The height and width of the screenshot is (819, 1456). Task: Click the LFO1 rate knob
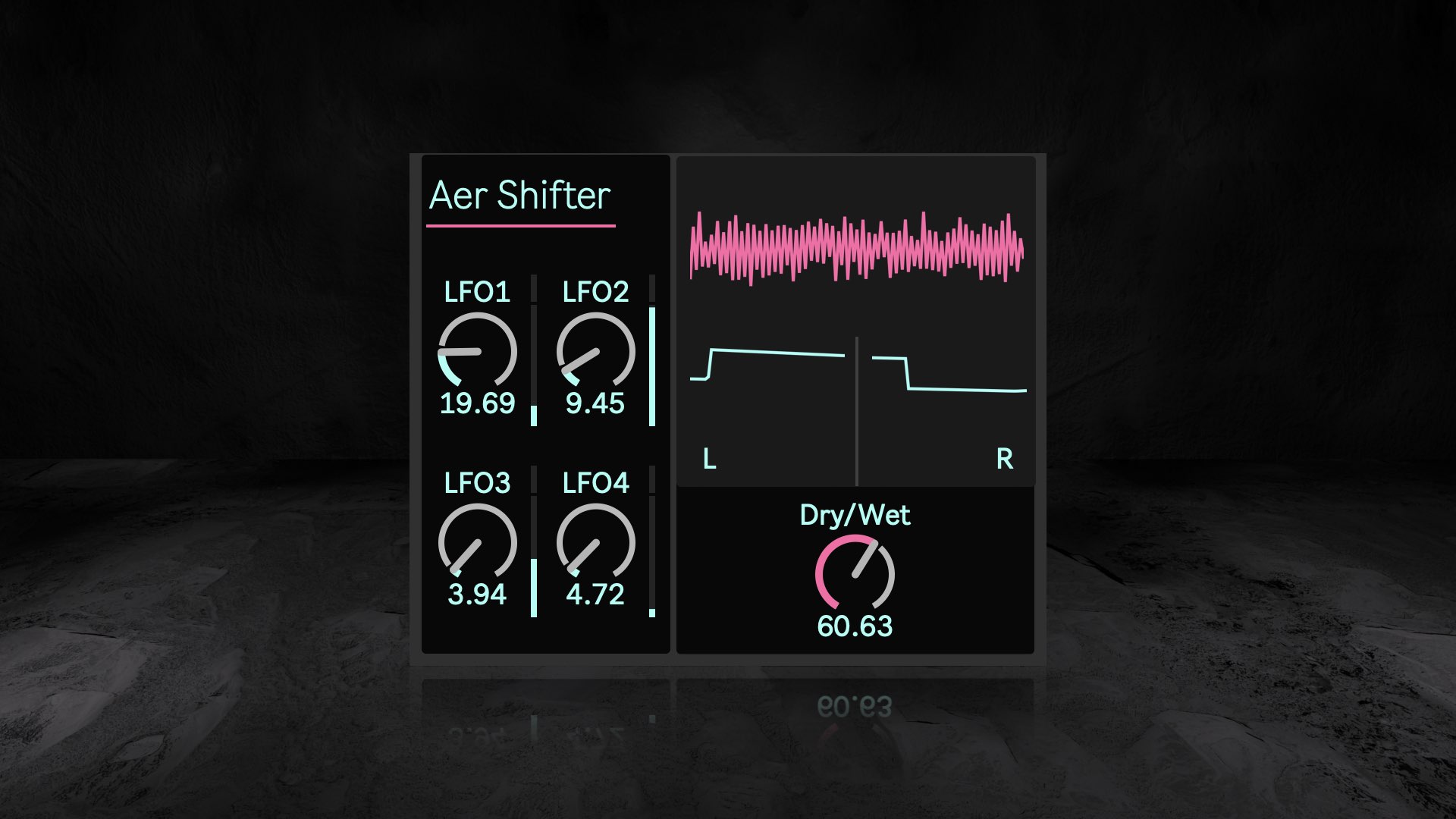pyautogui.click(x=477, y=351)
